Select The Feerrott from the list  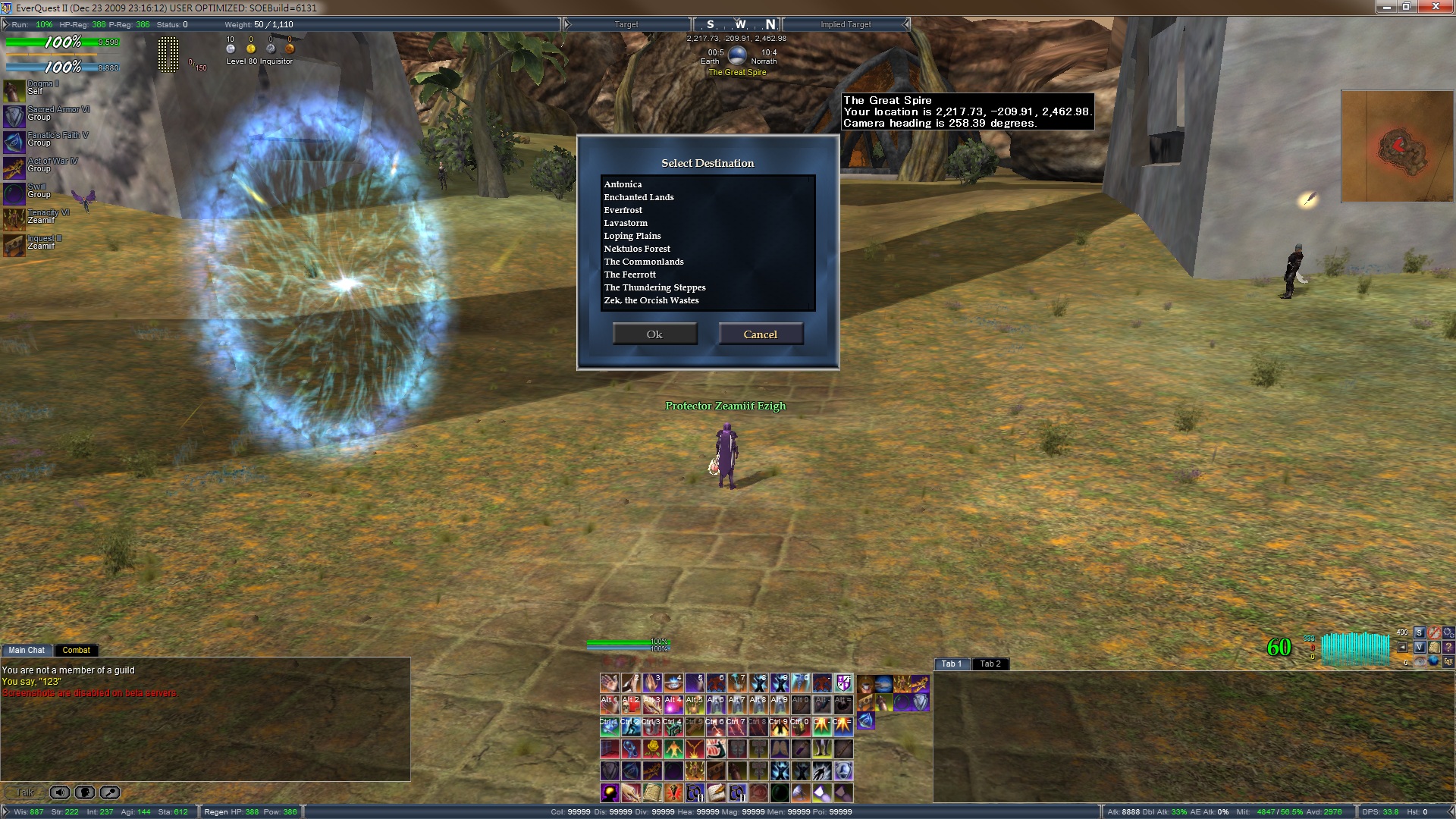coord(630,275)
